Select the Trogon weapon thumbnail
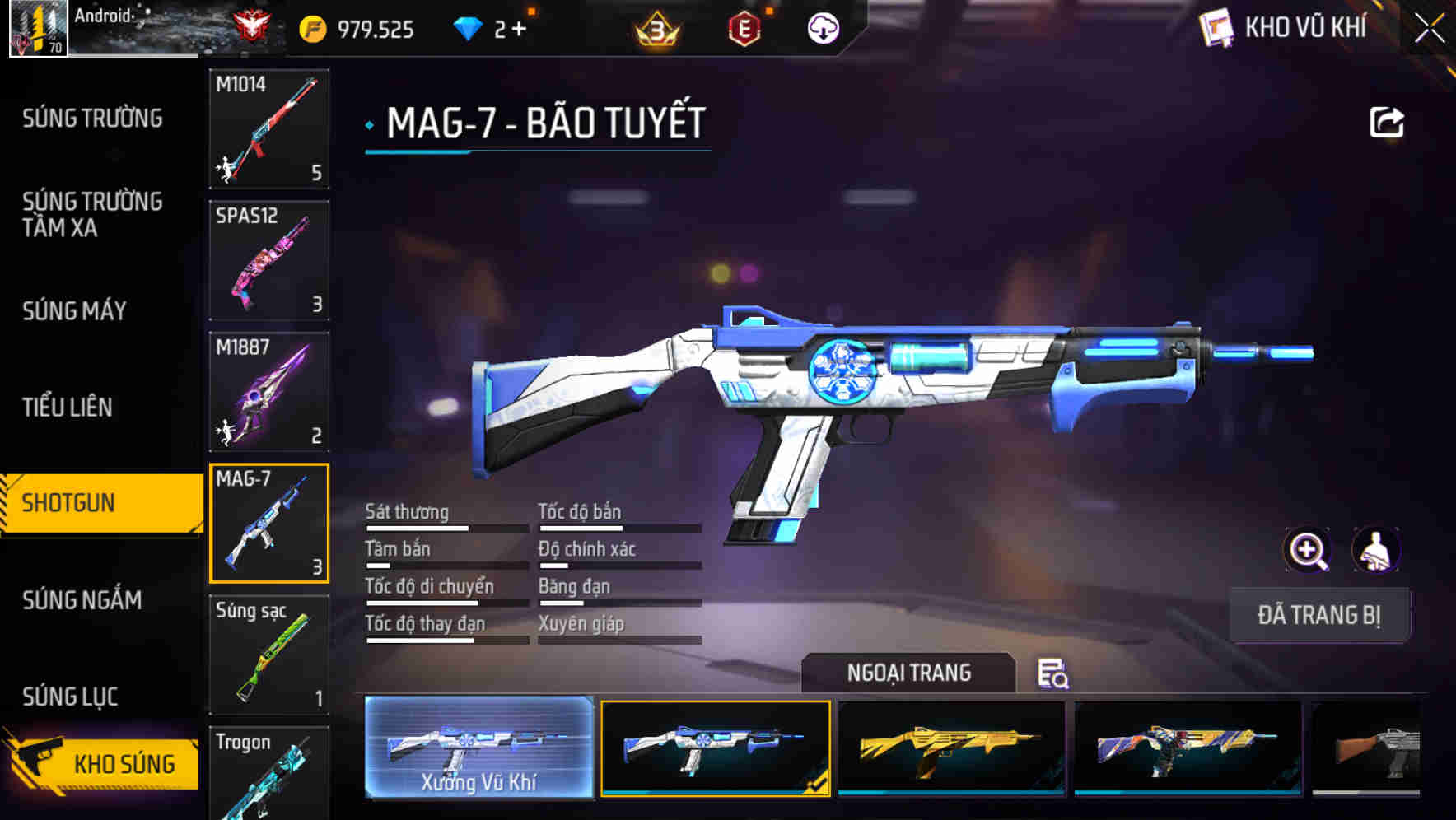 pyautogui.click(x=269, y=774)
